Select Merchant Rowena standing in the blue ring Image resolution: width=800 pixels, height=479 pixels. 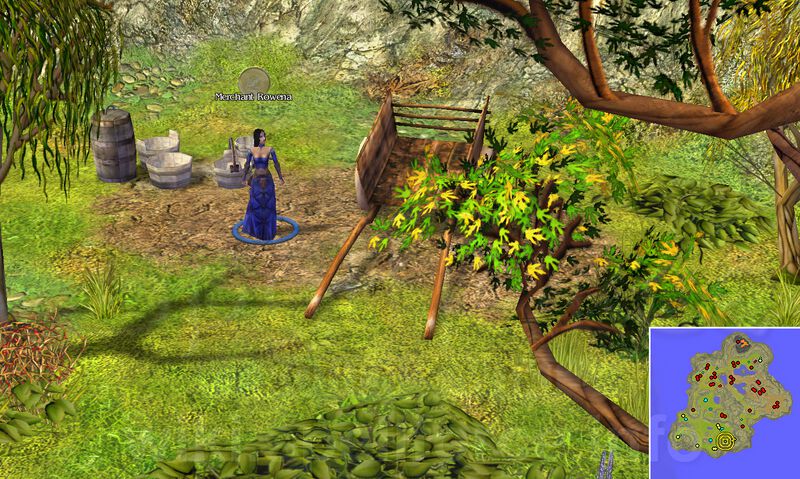(x=262, y=190)
